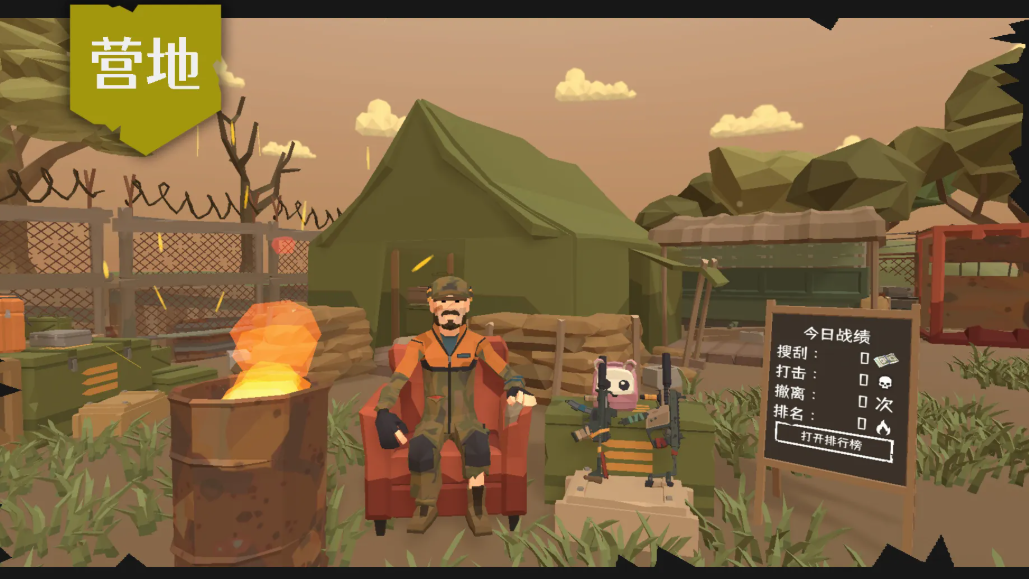Open the leaderboard via 打开排行榜 button
This screenshot has height=579, width=1029.
pos(832,440)
